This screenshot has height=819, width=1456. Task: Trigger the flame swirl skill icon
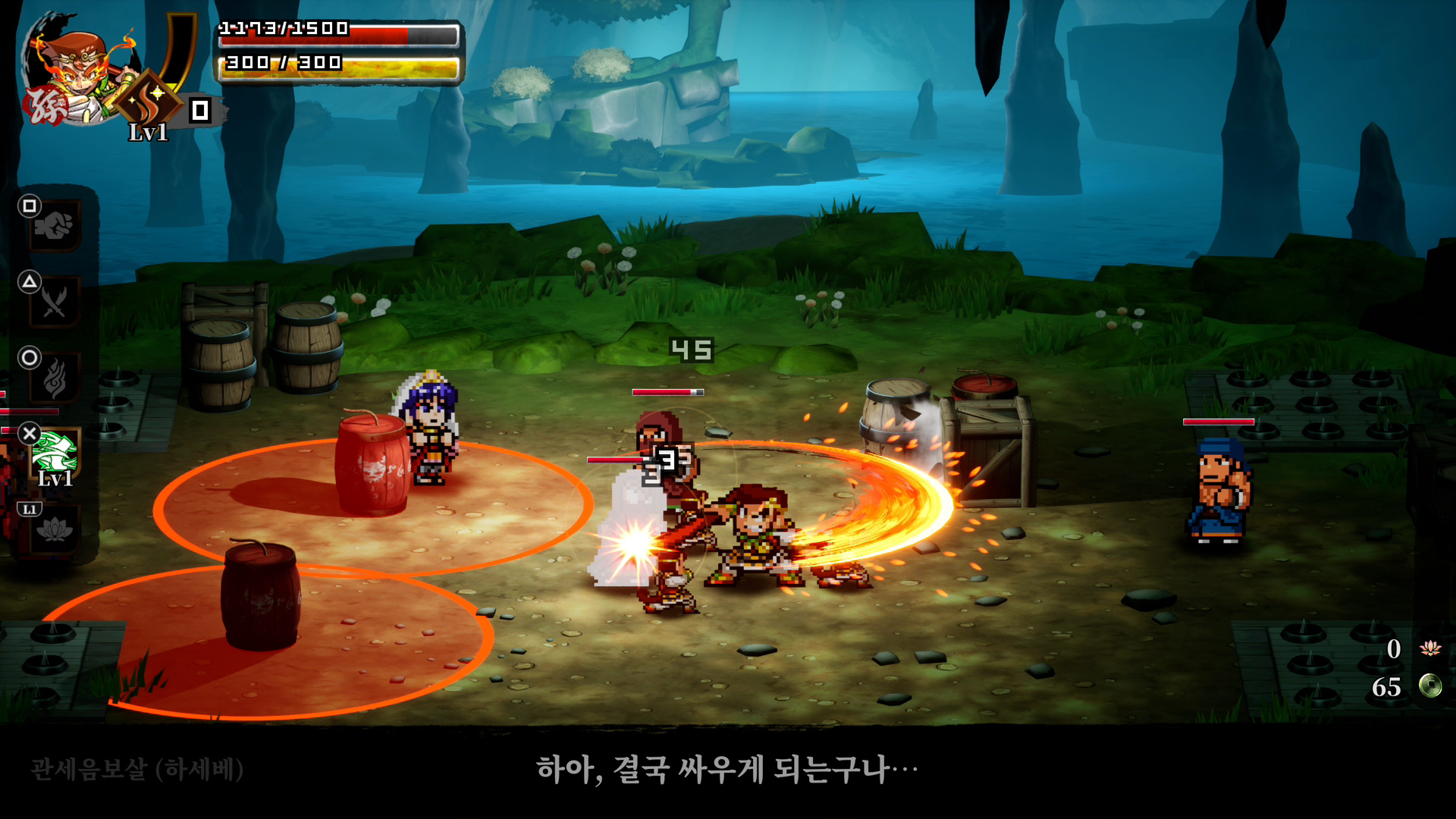click(x=54, y=378)
